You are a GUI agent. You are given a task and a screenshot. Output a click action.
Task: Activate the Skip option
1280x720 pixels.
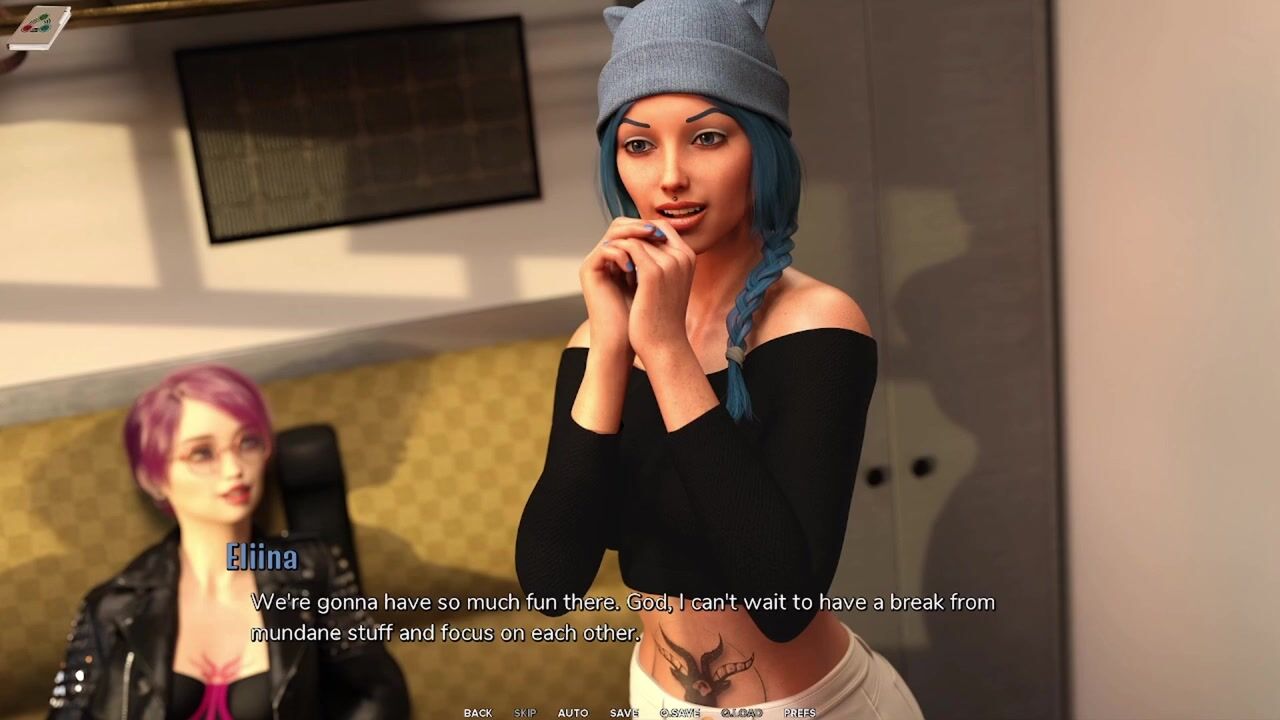point(525,713)
